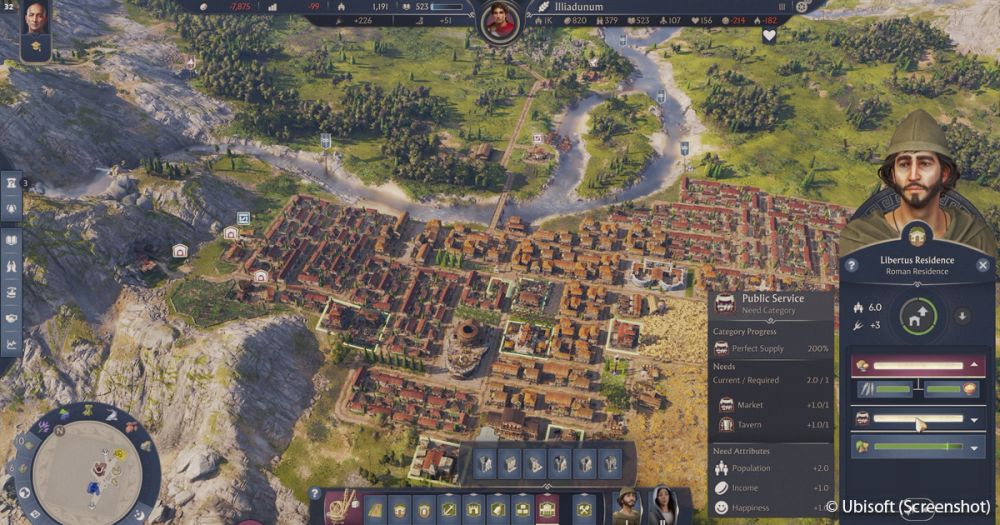
Task: Open the emperor portrait at top center
Action: (x=498, y=21)
